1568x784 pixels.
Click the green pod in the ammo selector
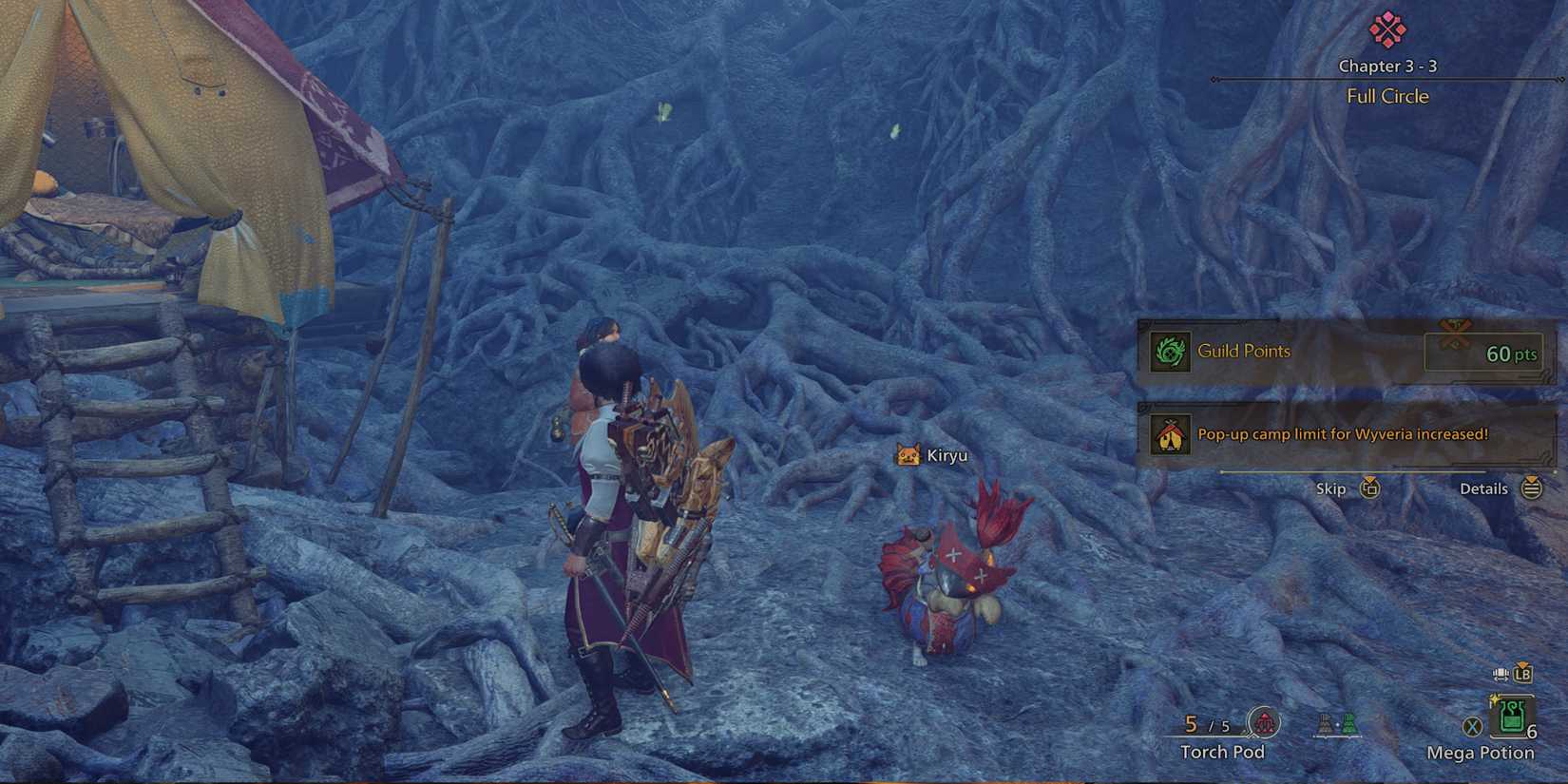pyautogui.click(x=1349, y=726)
